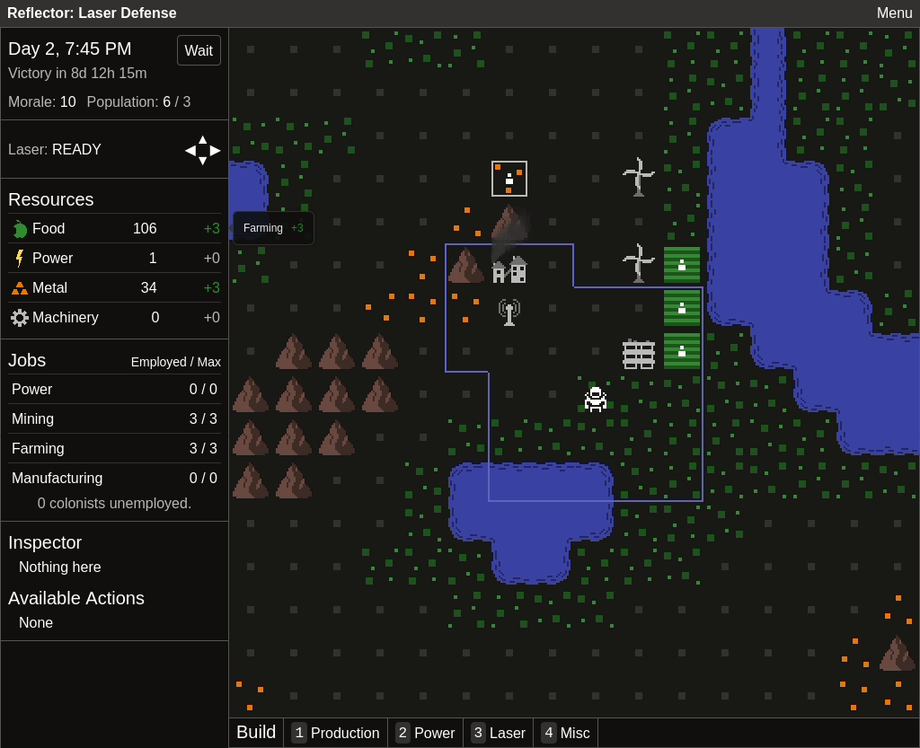Click the Farming job row
Screen dimensions: 920x748
114,449
